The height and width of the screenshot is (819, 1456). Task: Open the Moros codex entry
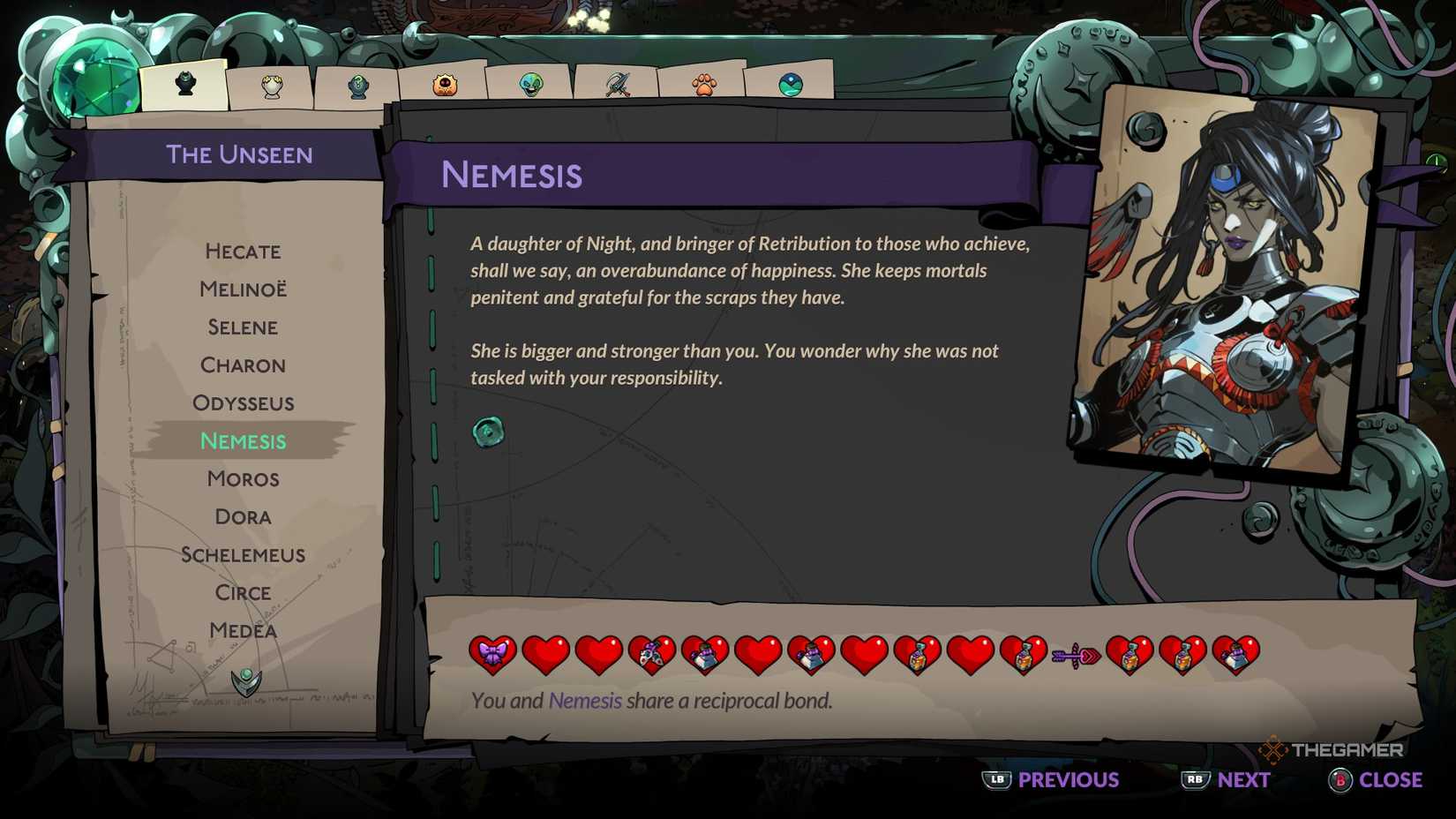243,479
